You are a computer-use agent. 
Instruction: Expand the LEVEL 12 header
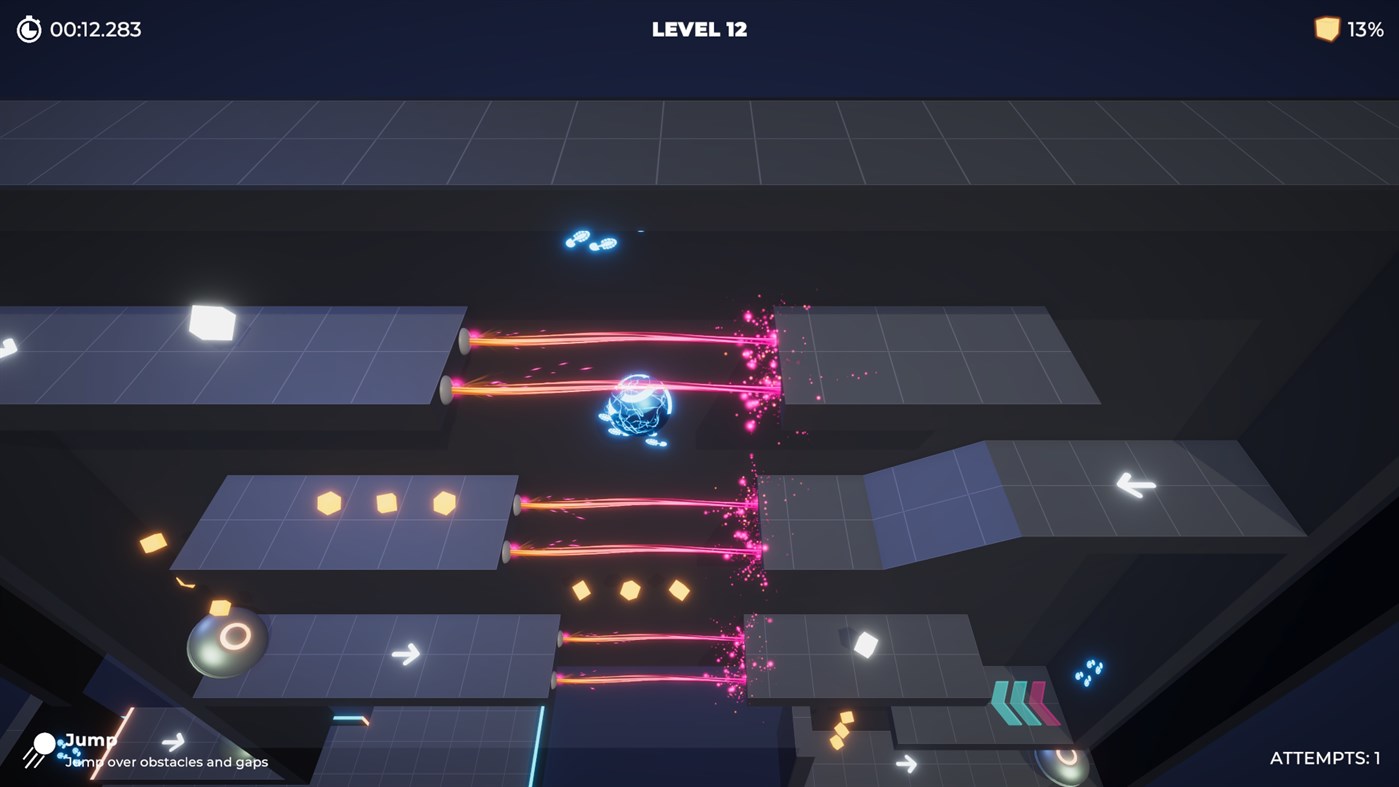tap(698, 29)
